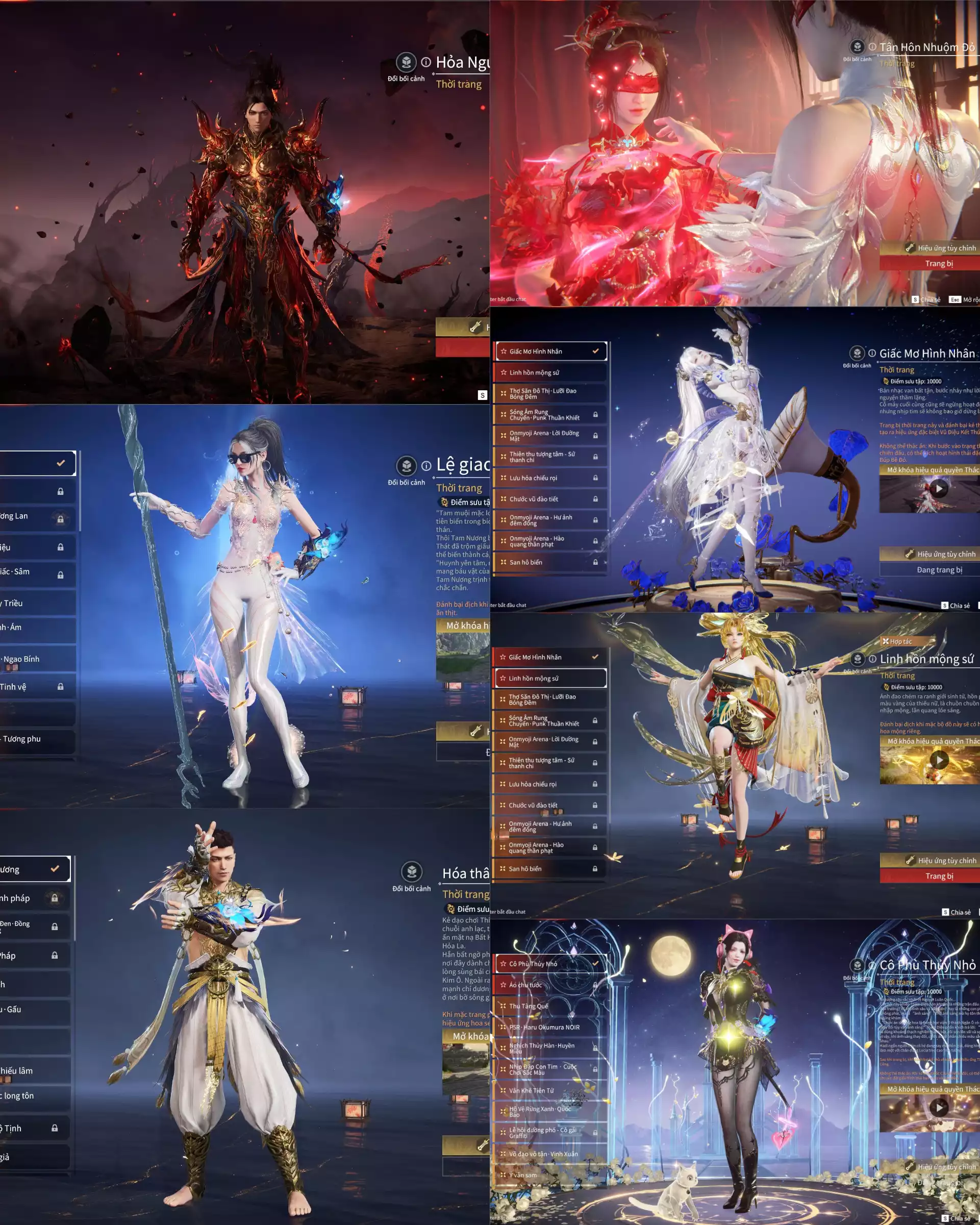This screenshot has height=1225, width=980.
Task: Toggle the checkmark on "Cô Phù Thủy Nhỏ"
Action: [596, 964]
